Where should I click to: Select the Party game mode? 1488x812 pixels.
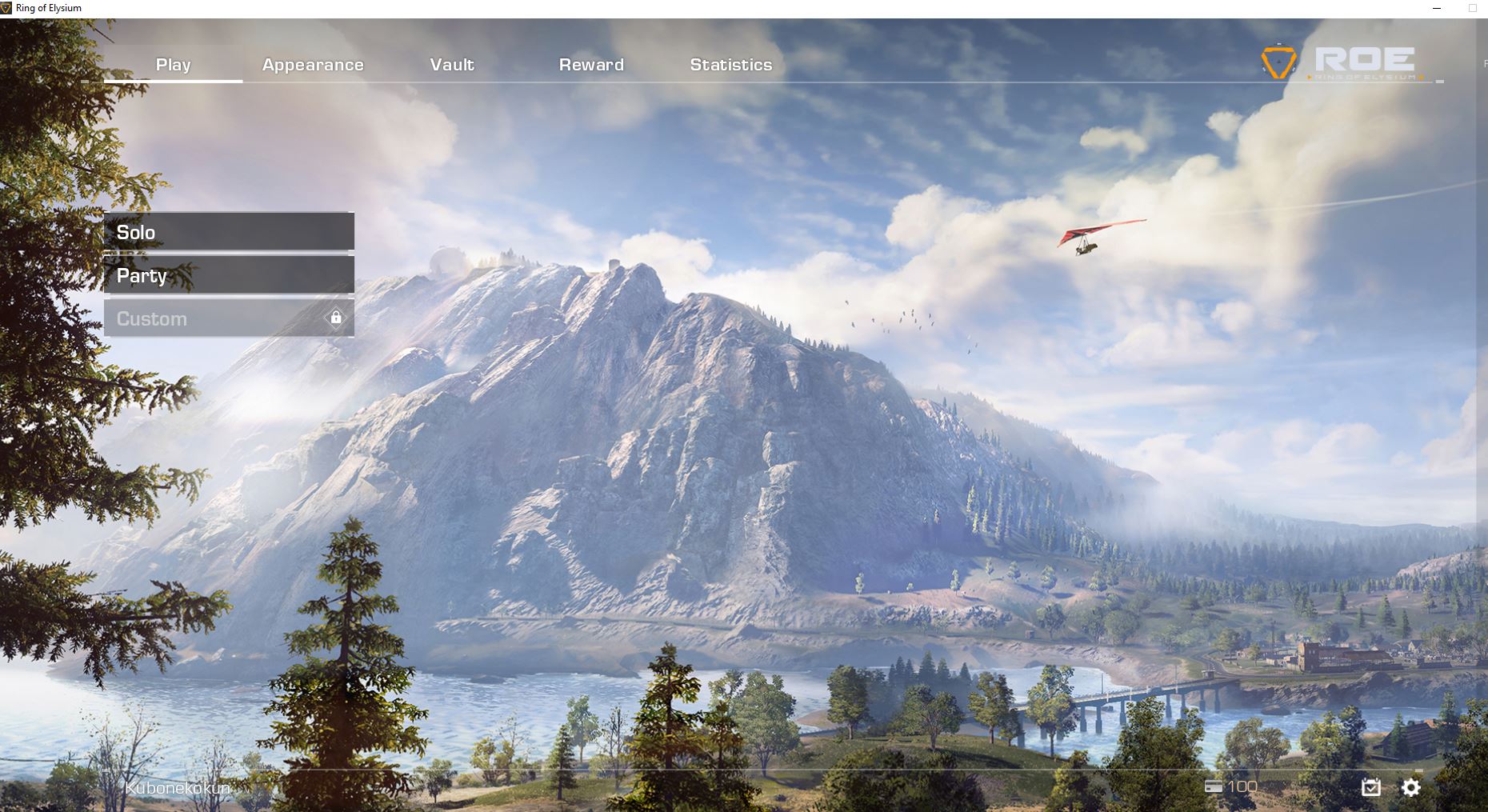(229, 275)
